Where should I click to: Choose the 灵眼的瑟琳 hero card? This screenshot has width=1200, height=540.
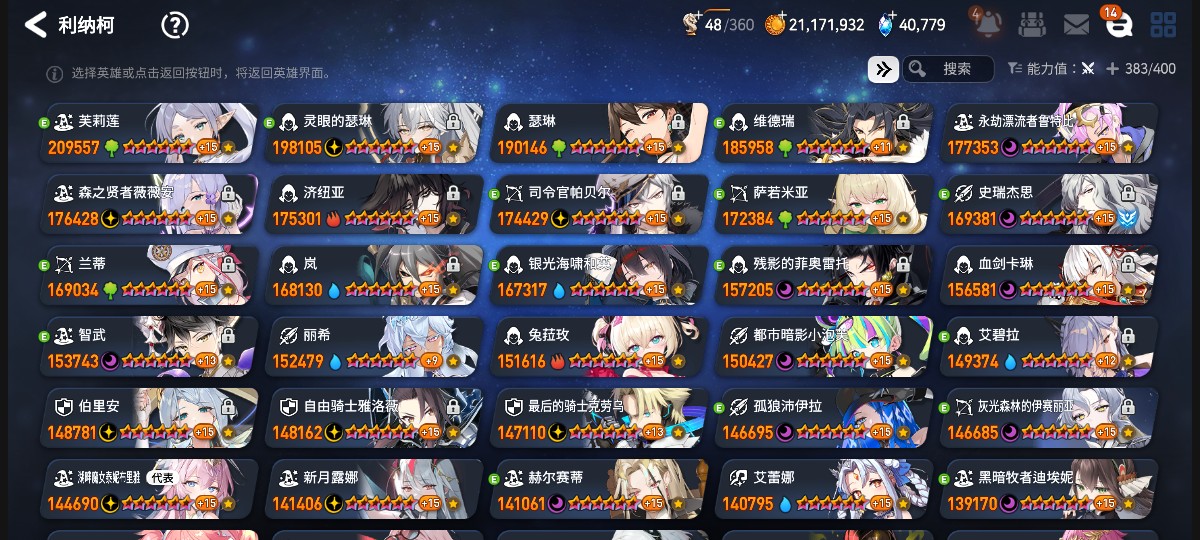pos(375,133)
